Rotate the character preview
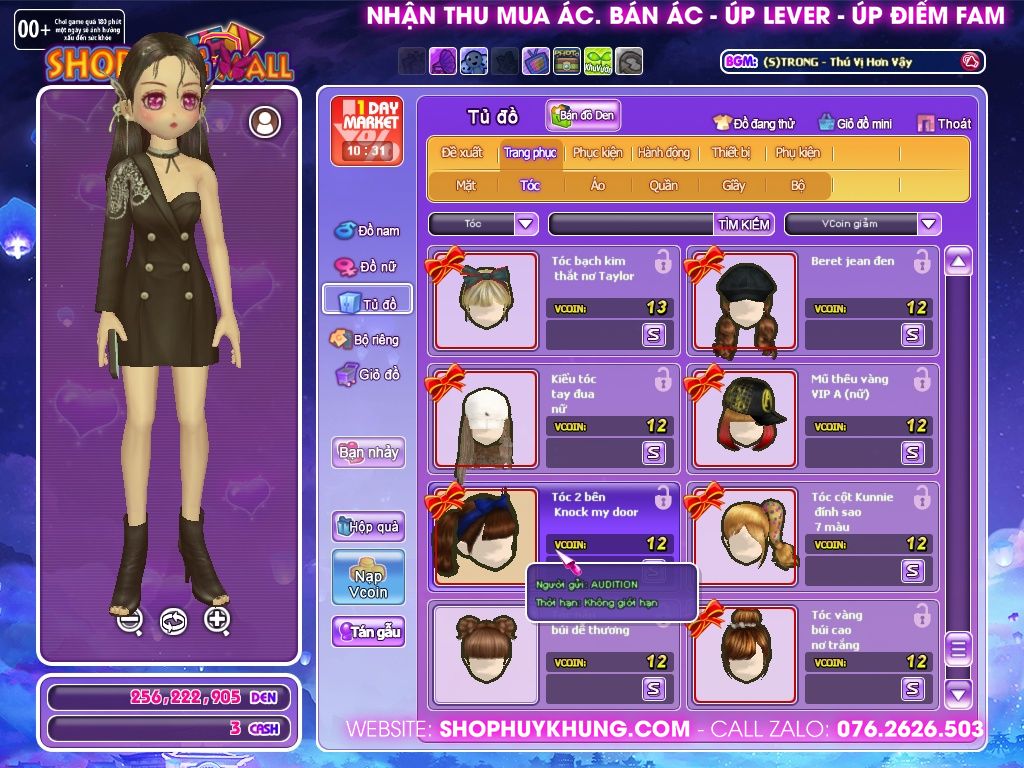The width and height of the screenshot is (1024, 768). (x=173, y=621)
